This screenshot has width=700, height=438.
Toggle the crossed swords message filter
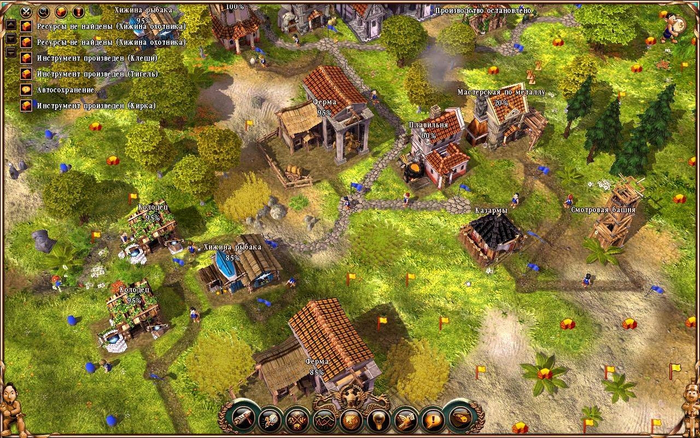26,12
